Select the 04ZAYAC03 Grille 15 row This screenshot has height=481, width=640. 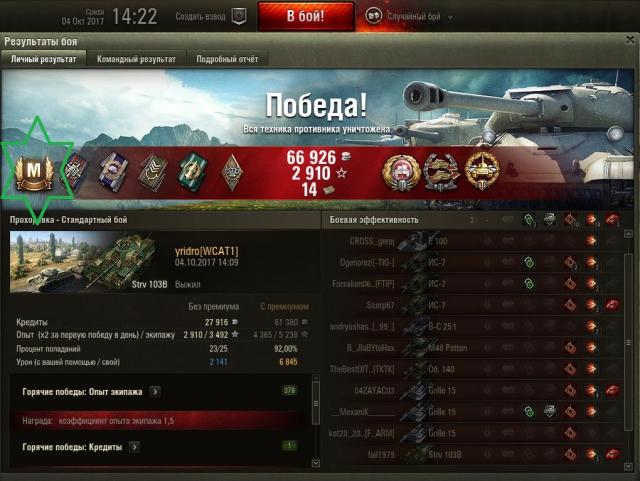pyautogui.click(x=470, y=390)
